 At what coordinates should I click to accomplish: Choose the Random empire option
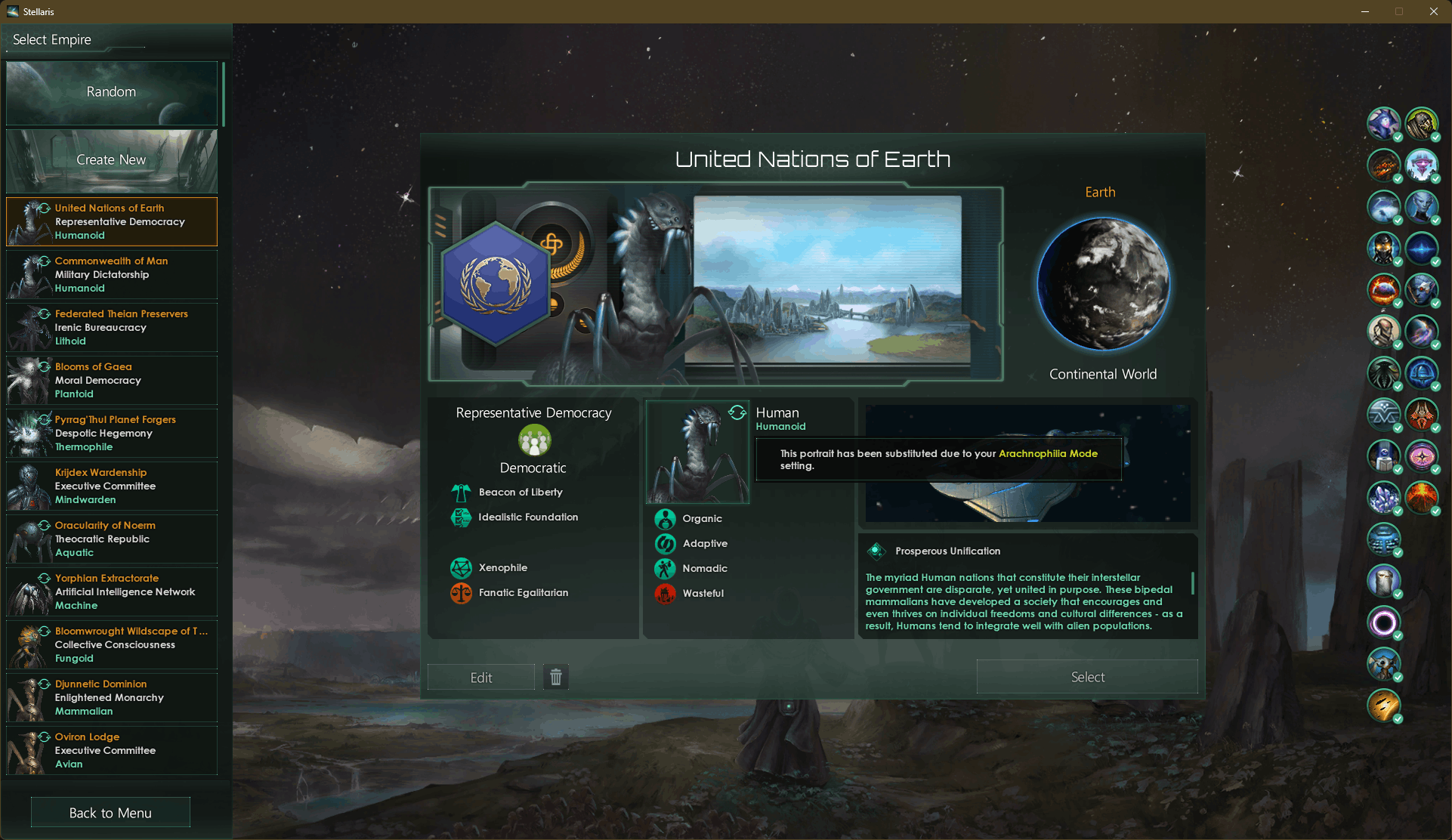coord(111,92)
